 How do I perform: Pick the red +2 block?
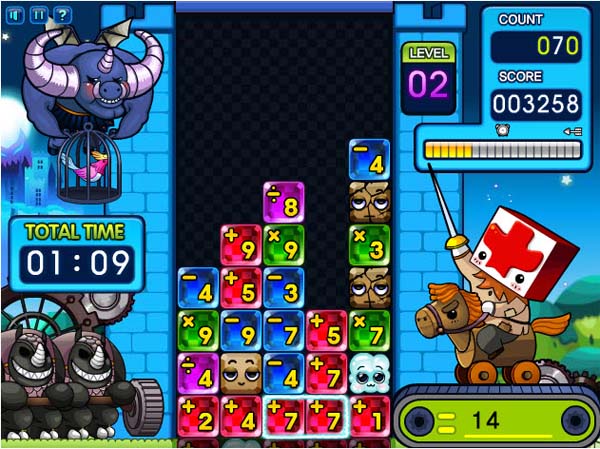(198, 415)
